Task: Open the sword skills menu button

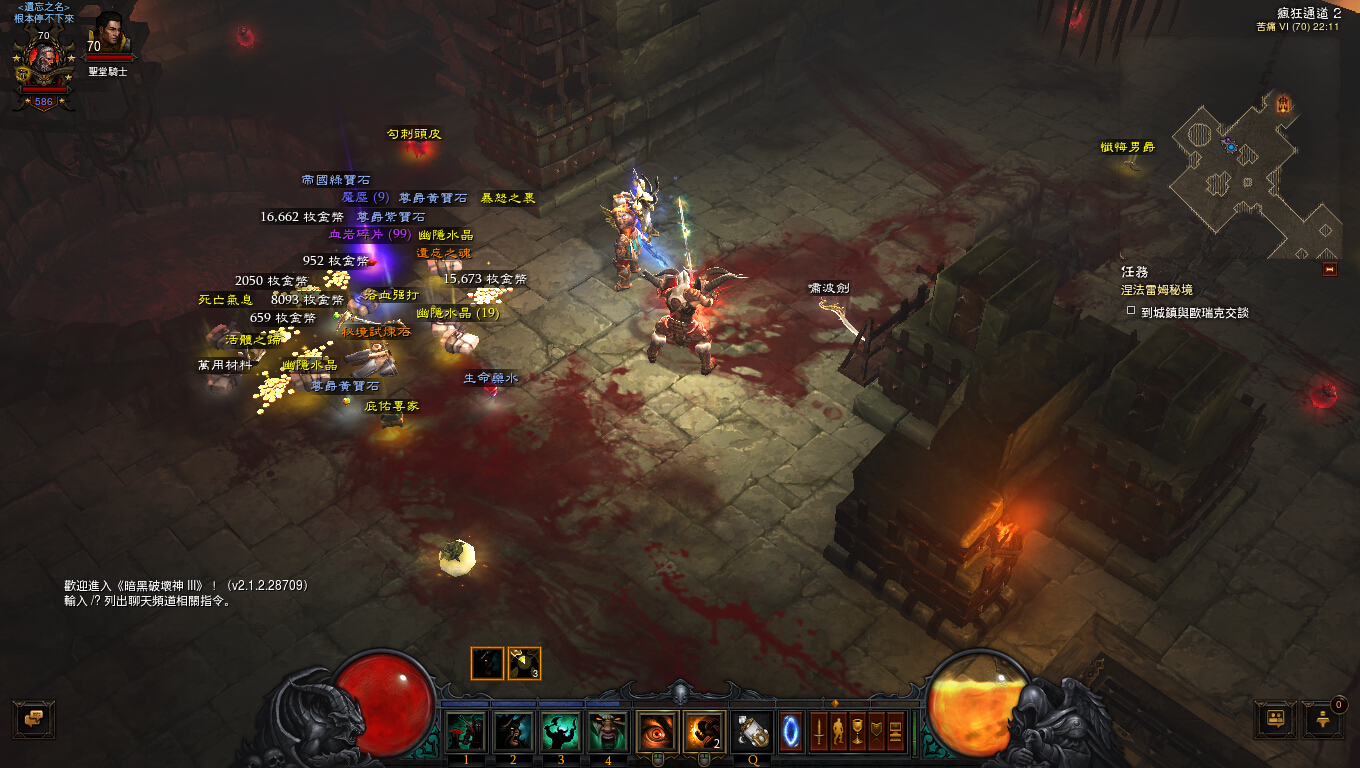Action: click(x=818, y=731)
